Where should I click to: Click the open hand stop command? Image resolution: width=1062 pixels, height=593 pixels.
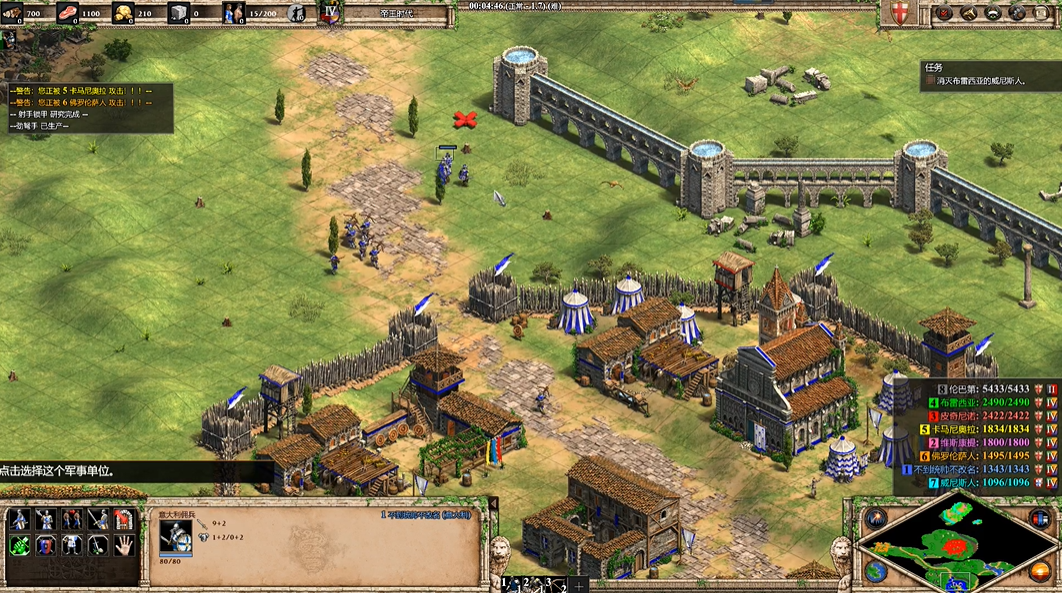[123, 545]
